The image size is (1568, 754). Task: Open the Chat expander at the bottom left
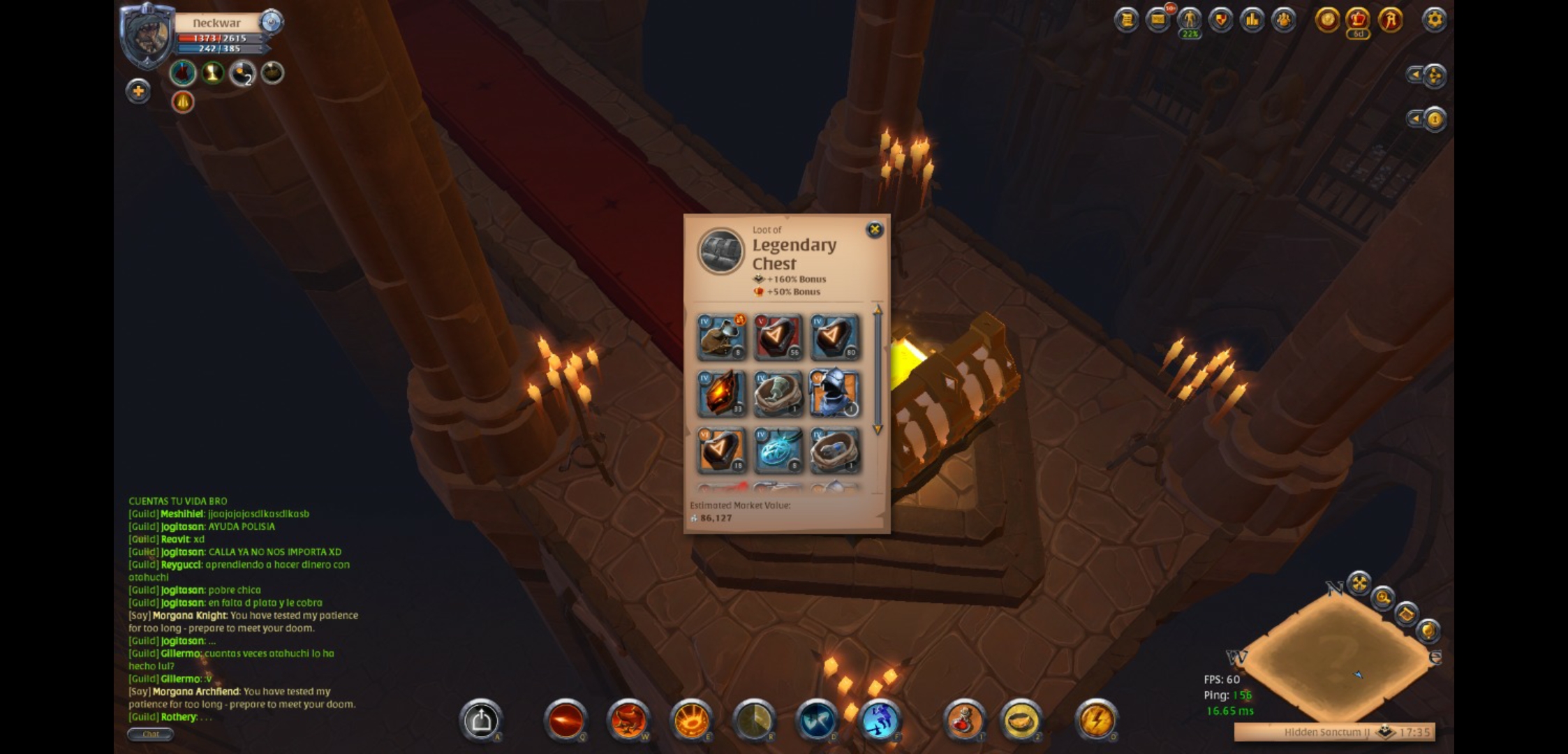point(151,734)
